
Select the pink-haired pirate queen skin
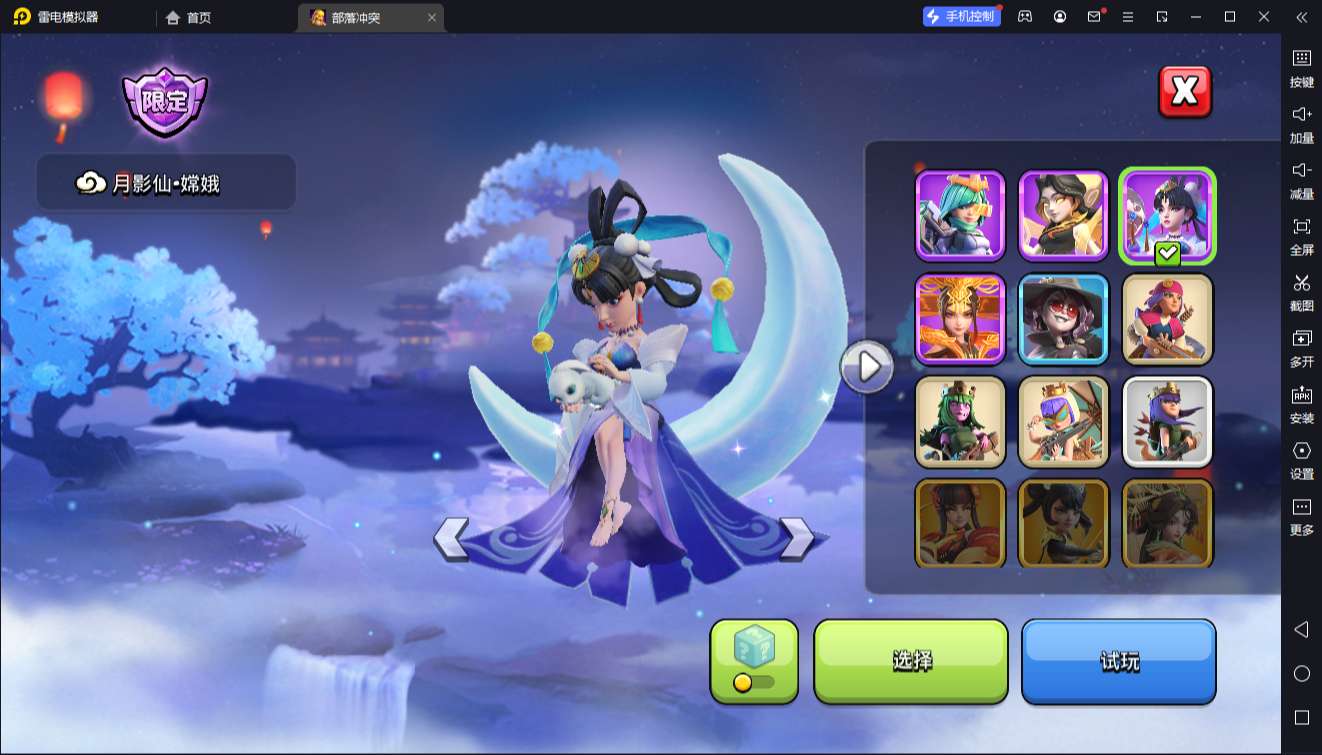tap(1167, 319)
